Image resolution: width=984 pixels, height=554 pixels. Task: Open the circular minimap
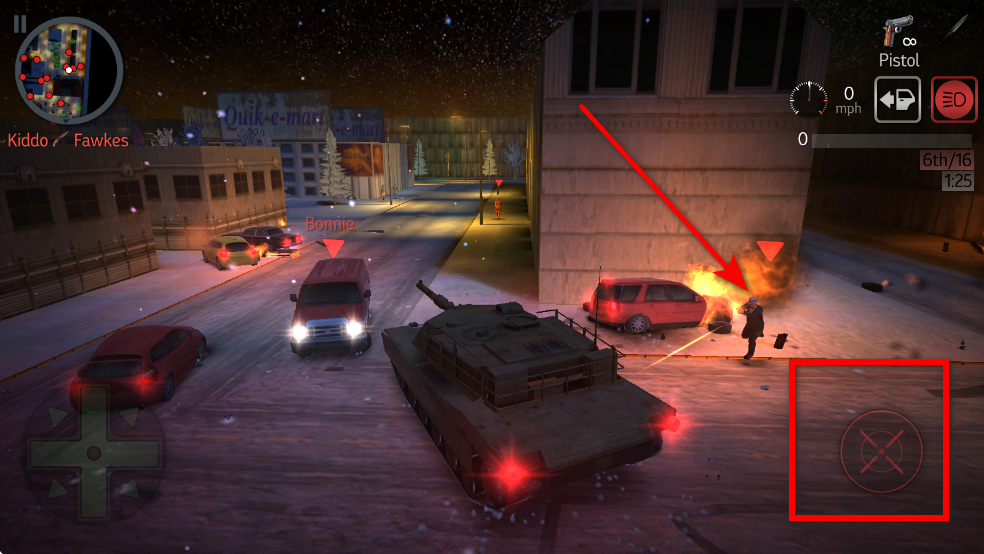tap(69, 69)
